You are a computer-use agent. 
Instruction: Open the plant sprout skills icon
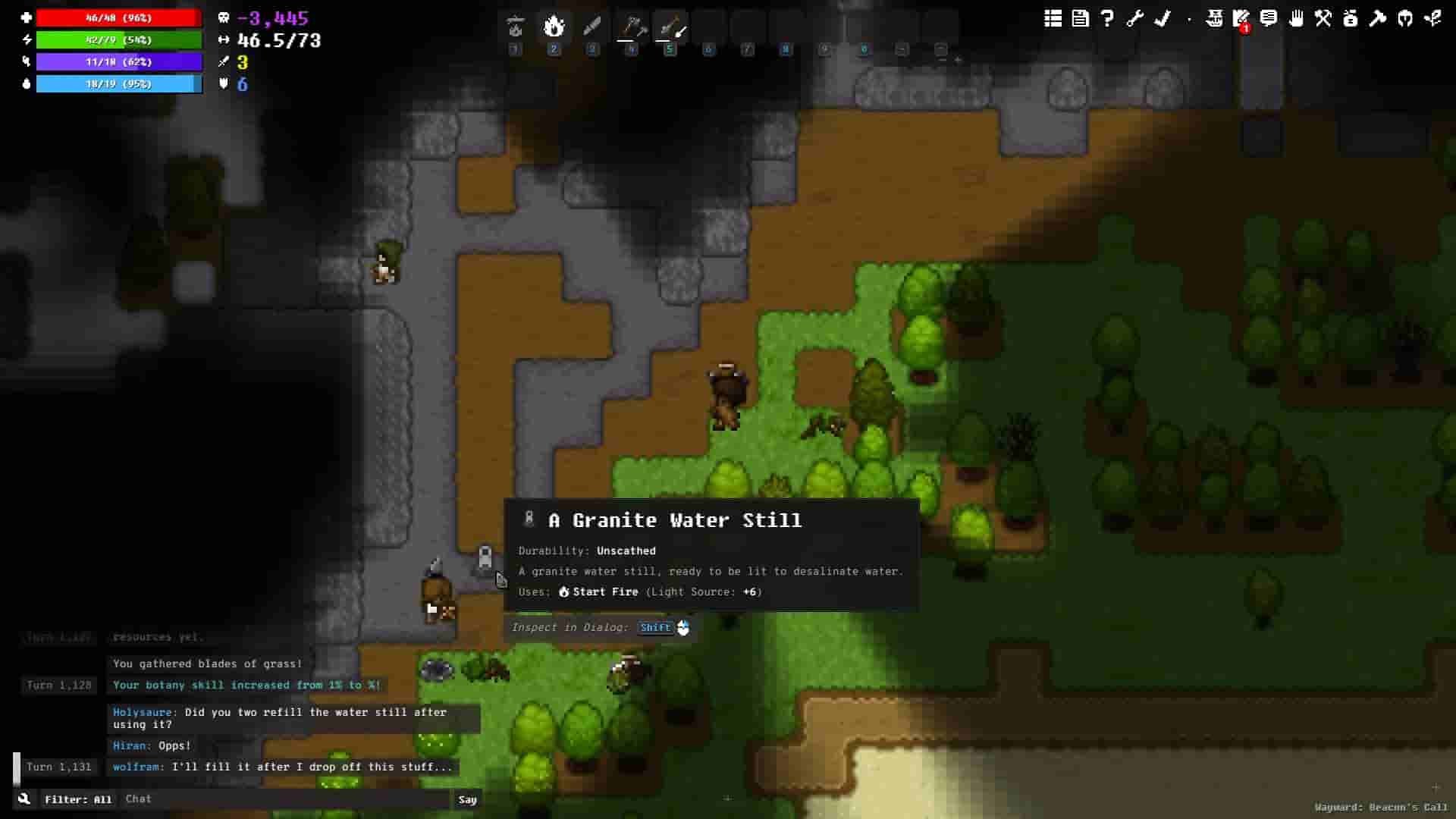1432,19
